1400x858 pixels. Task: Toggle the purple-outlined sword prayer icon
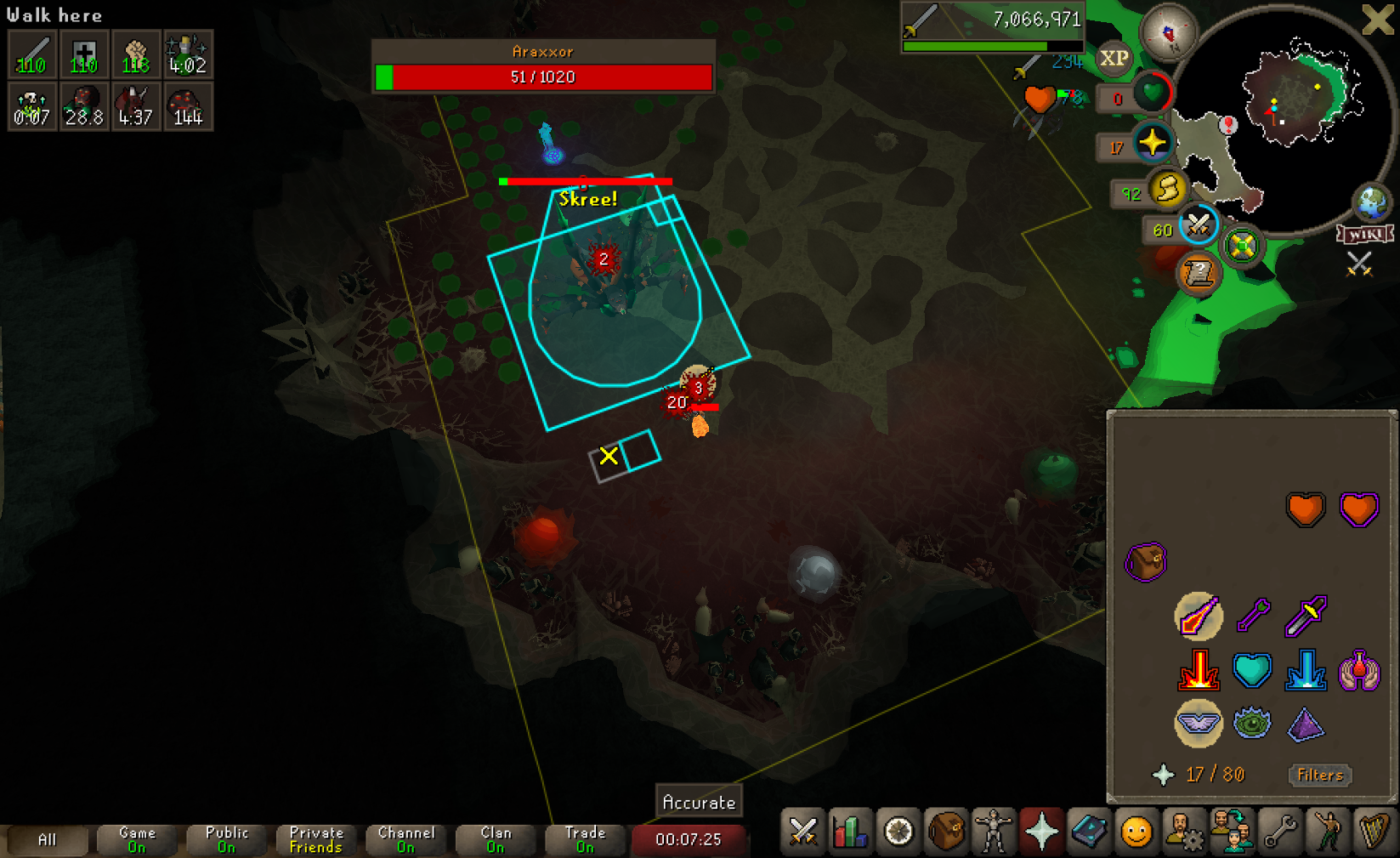point(1306,616)
